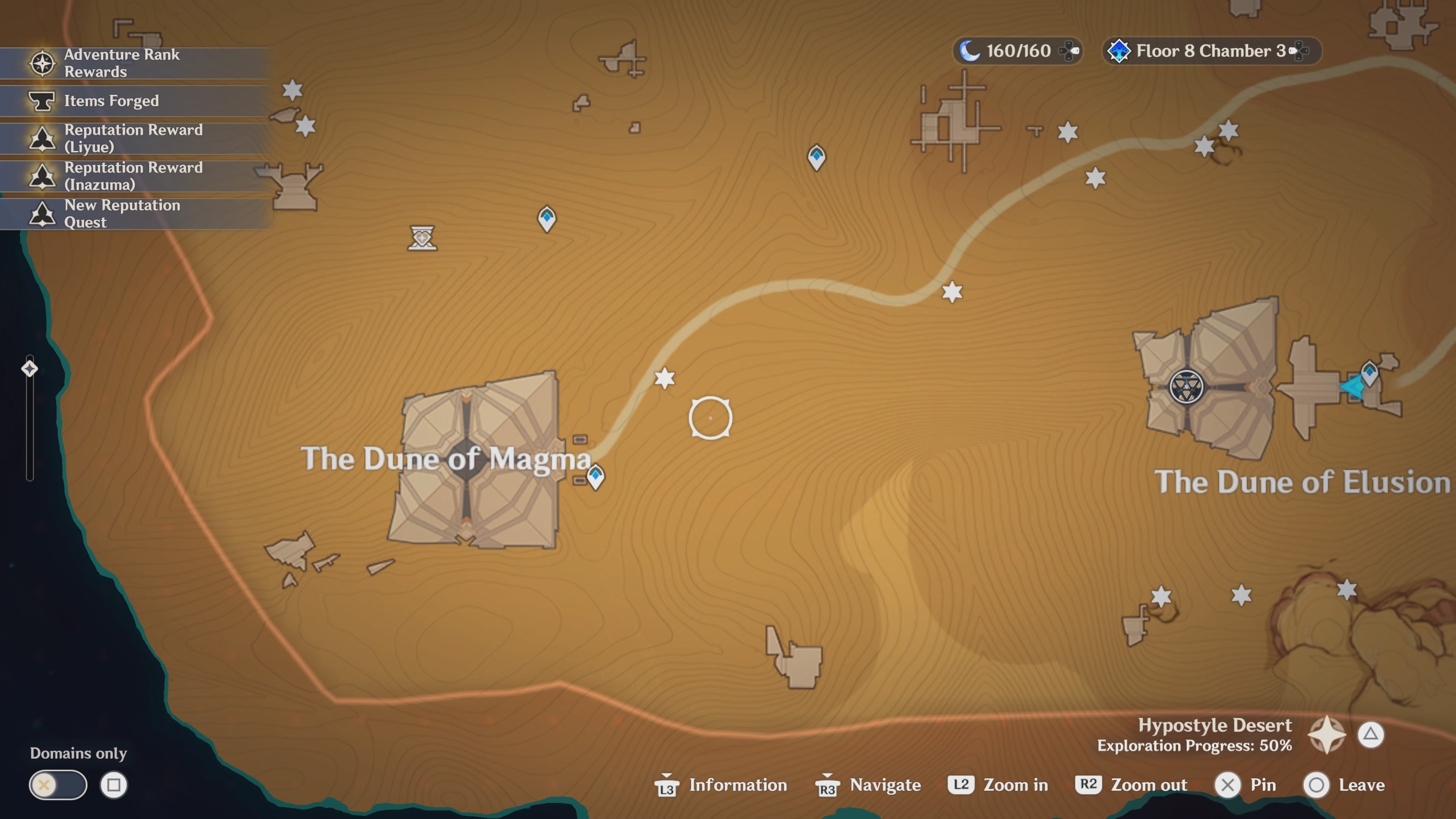This screenshot has width=1456, height=819.
Task: Select the teleport waypoint near The Dune of Magma
Action: [x=596, y=477]
